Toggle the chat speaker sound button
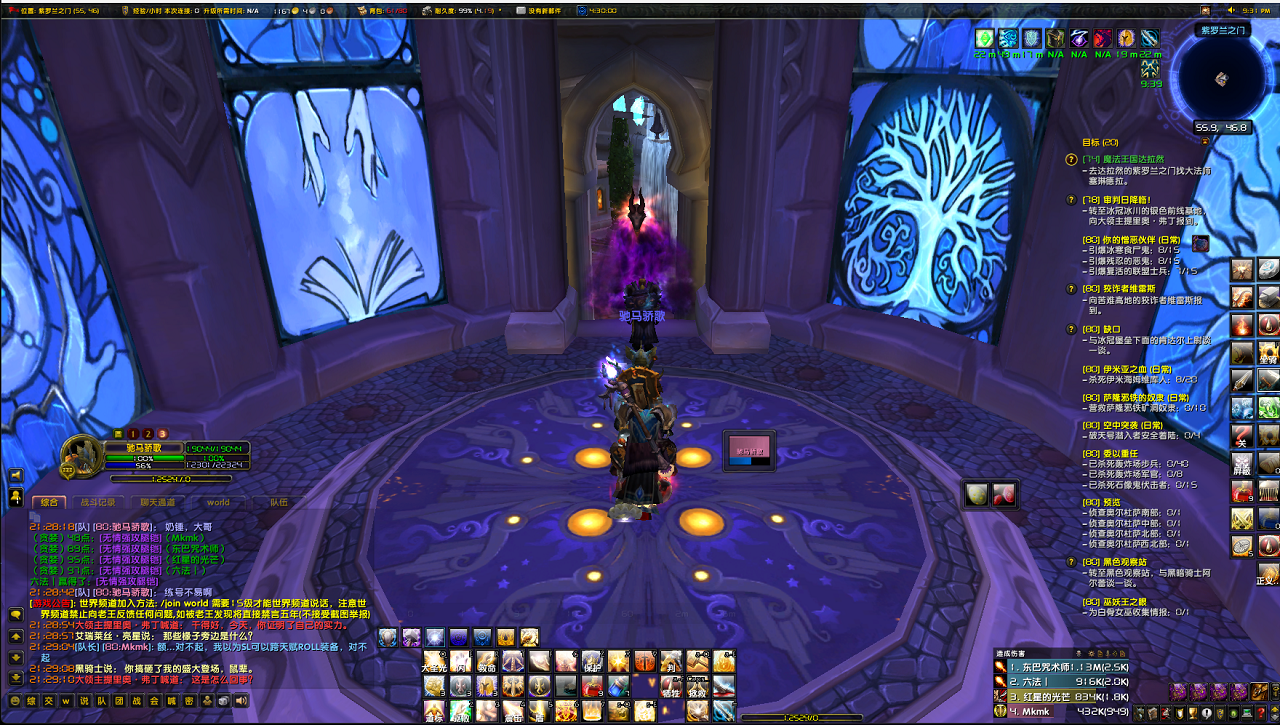Screen dimensions: 1280x725 pyautogui.click(x=240, y=702)
